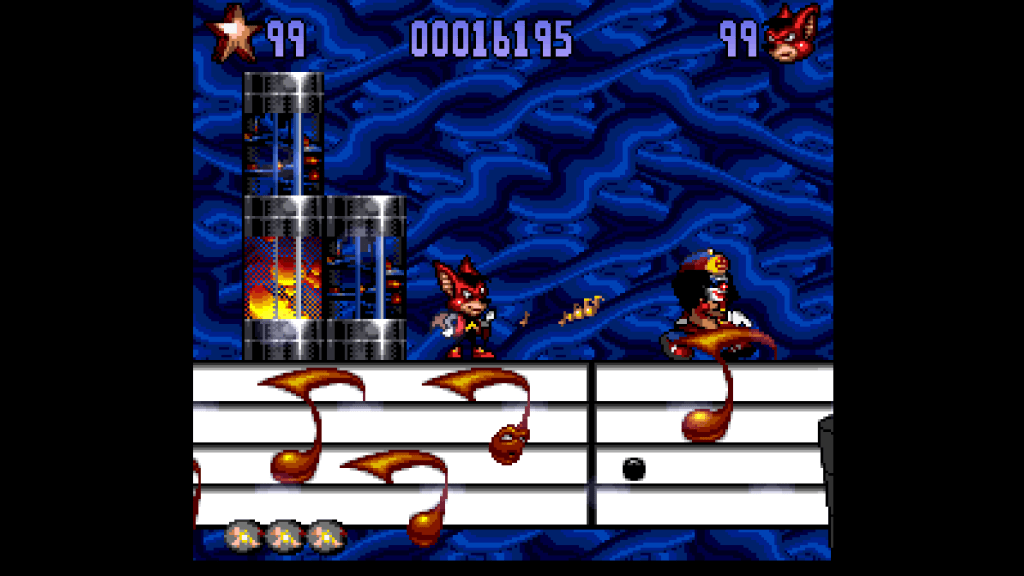Select Aero's face lives icon
Screen dimensions: 1024x576
point(791,35)
